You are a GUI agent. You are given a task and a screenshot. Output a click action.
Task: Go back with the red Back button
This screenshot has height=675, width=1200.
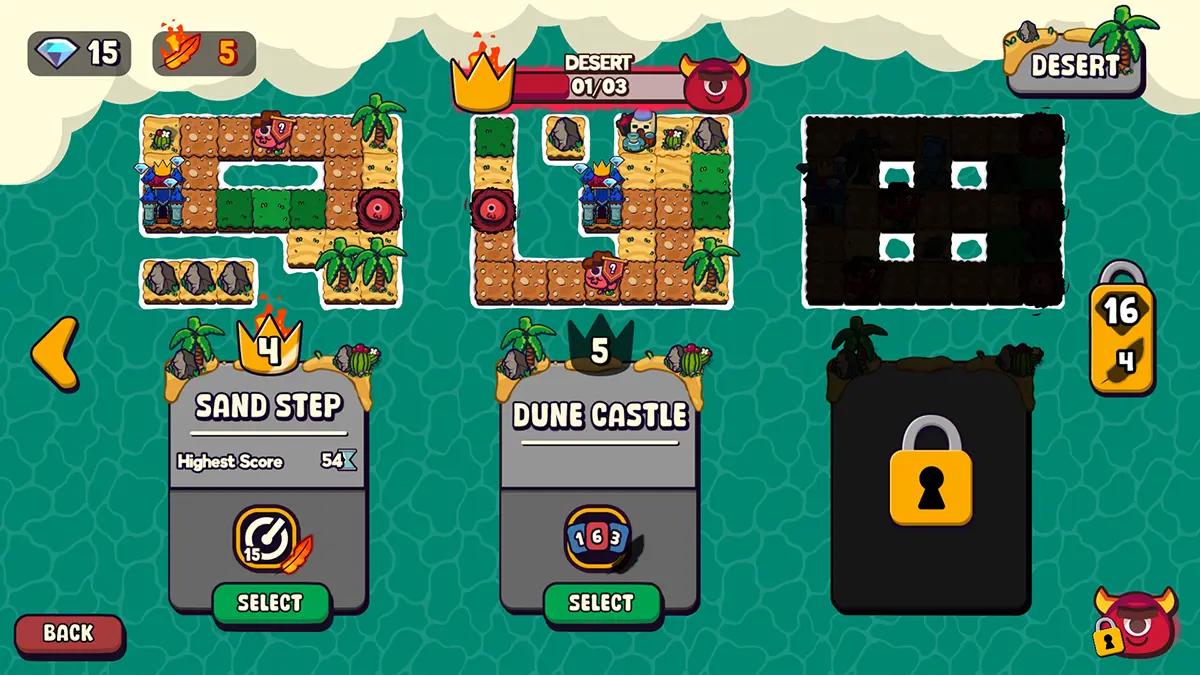69,633
